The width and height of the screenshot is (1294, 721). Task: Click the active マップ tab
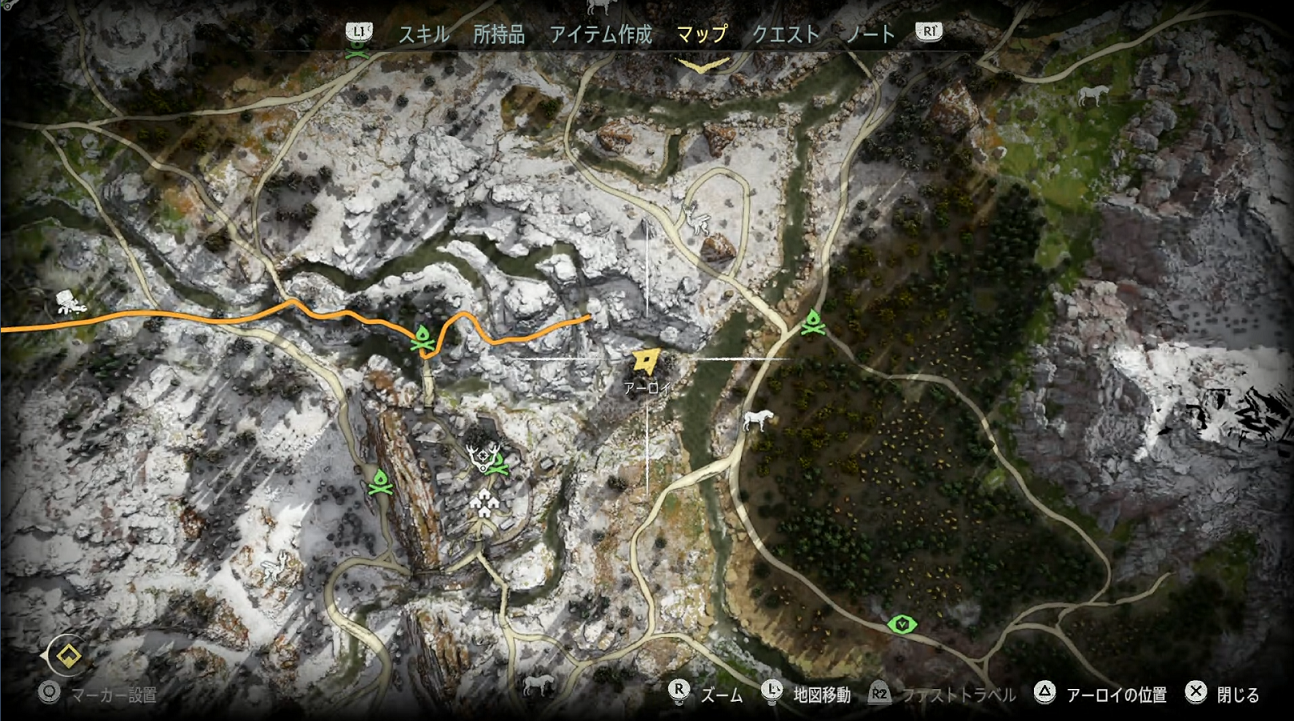click(x=702, y=34)
